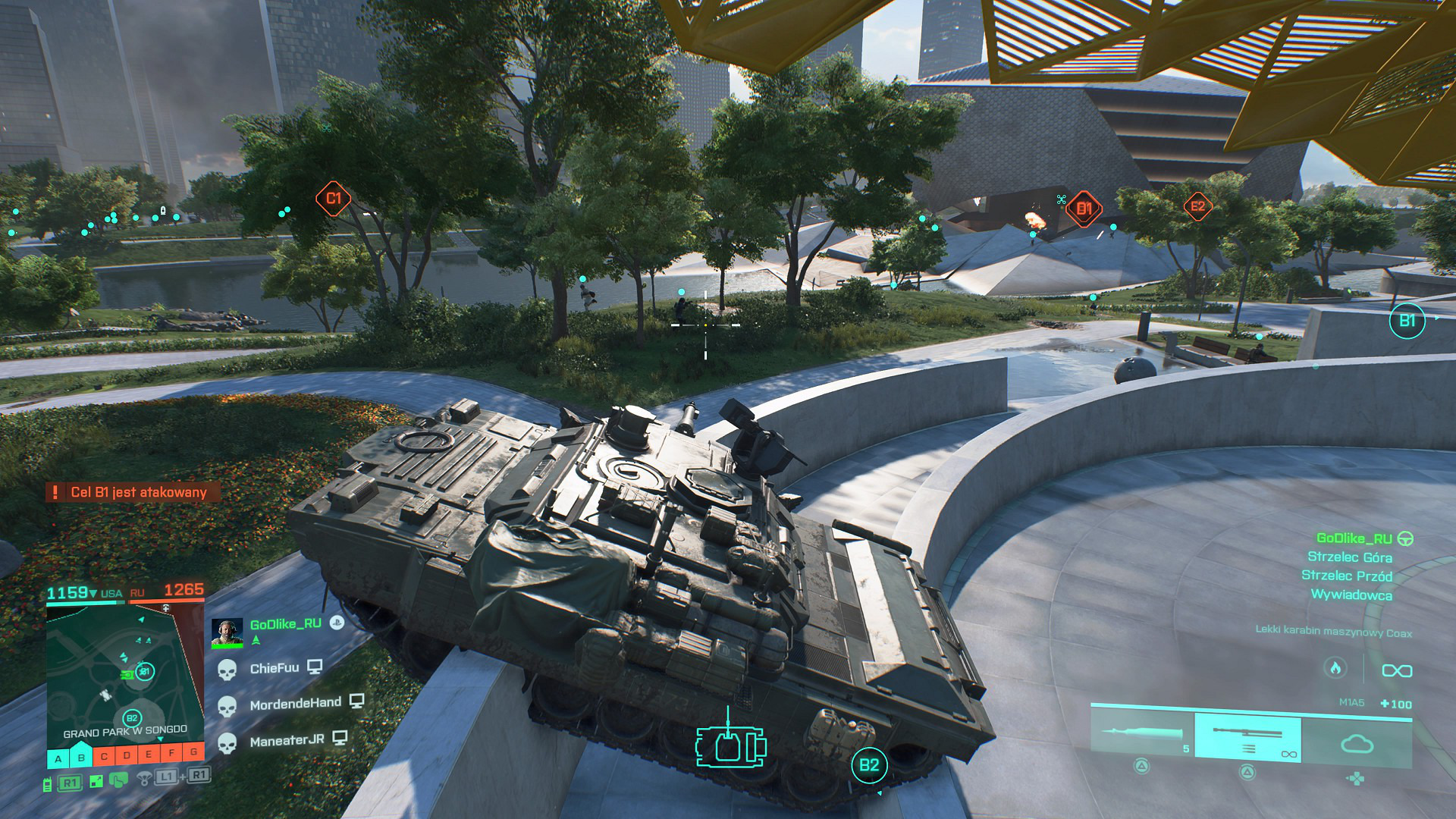Switch to the Wywiadowca seat
This screenshot has width=1456, height=819.
click(1351, 595)
